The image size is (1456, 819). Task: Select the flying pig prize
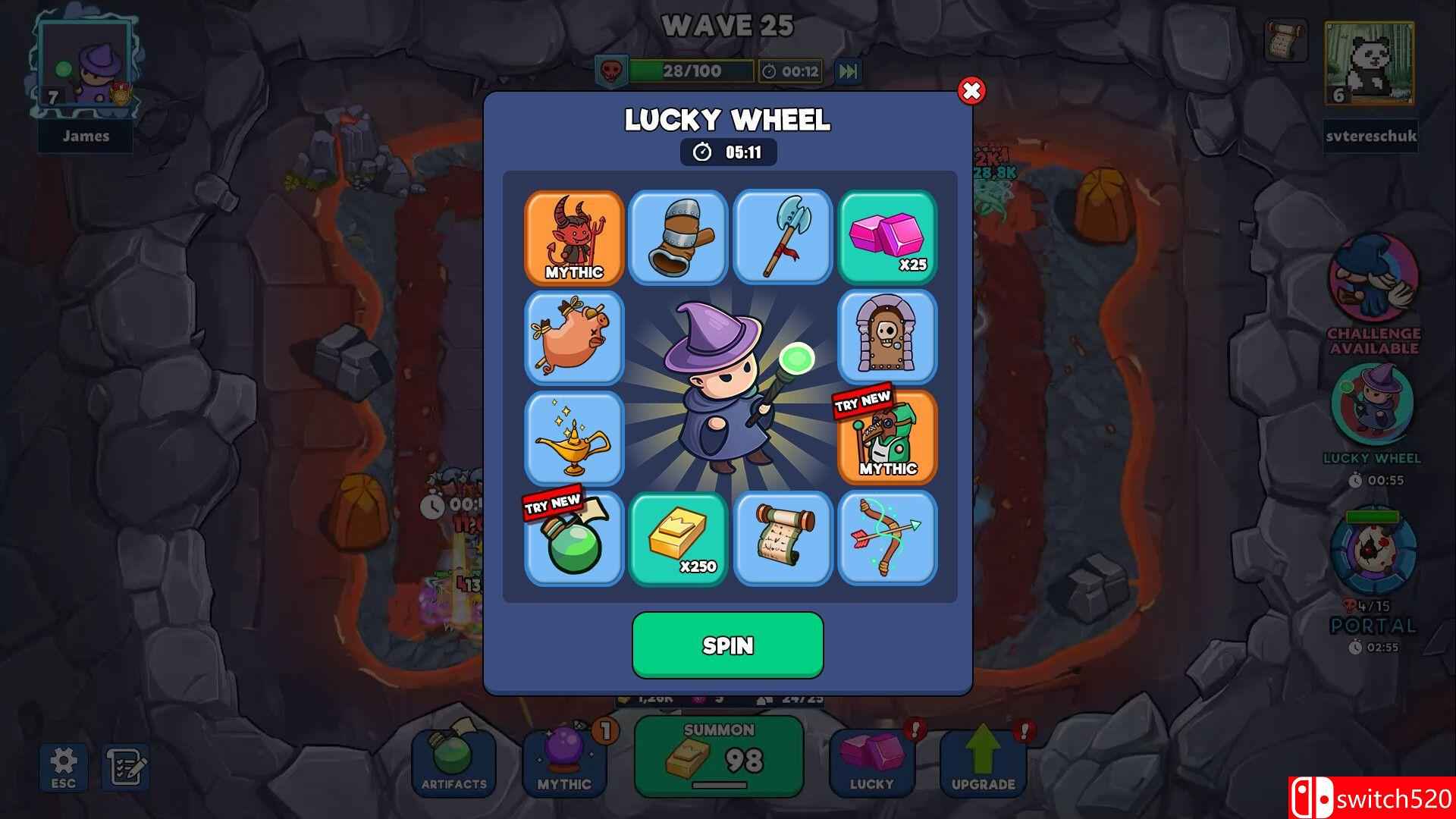pos(574,339)
